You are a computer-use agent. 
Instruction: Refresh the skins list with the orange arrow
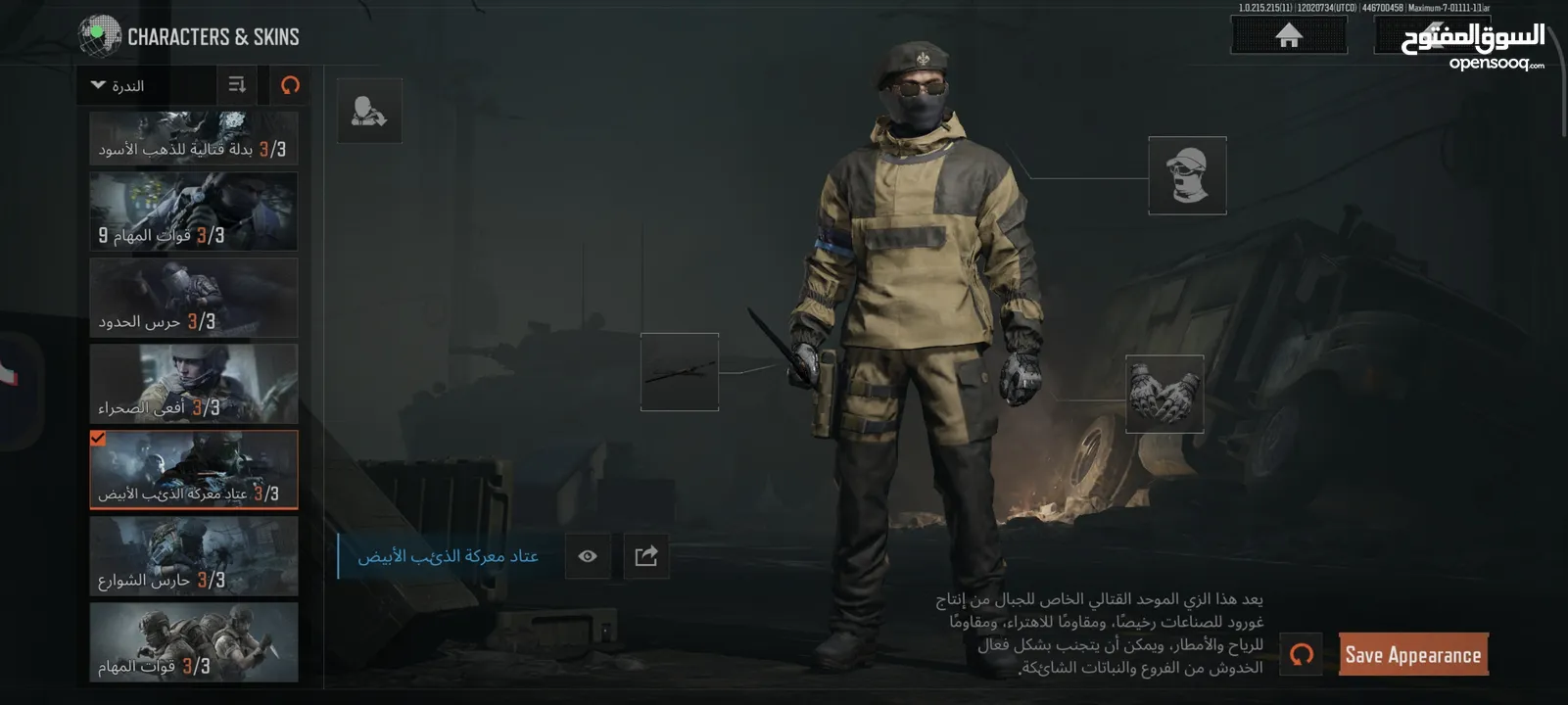tap(290, 85)
